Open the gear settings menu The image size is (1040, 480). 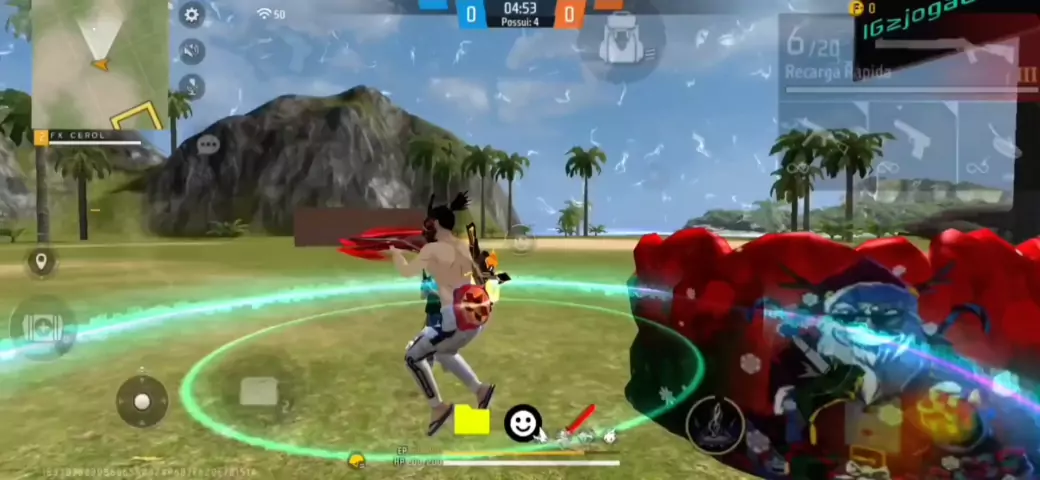[x=191, y=14]
